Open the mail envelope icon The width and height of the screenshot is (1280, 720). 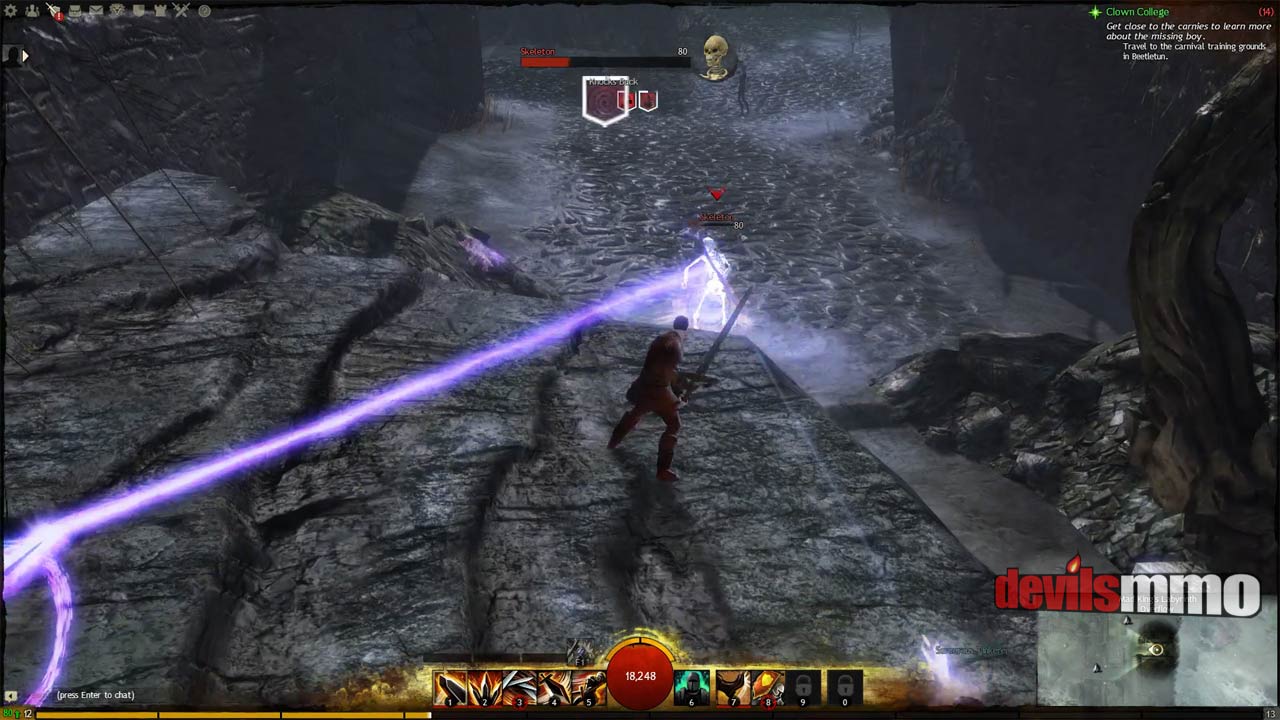point(96,11)
